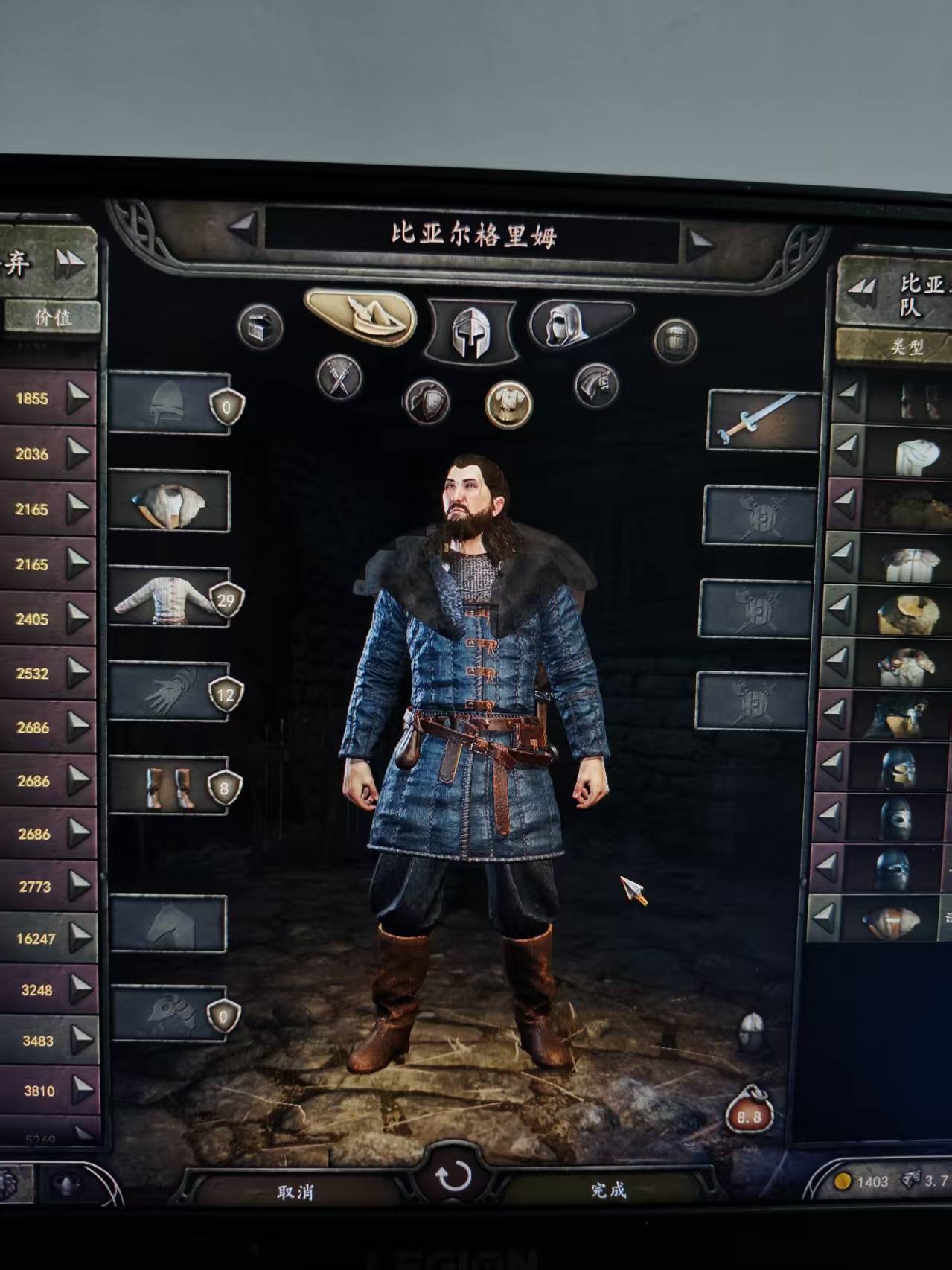Select the equipped sword weapon slot
This screenshot has width=952, height=1270.
pos(761,420)
